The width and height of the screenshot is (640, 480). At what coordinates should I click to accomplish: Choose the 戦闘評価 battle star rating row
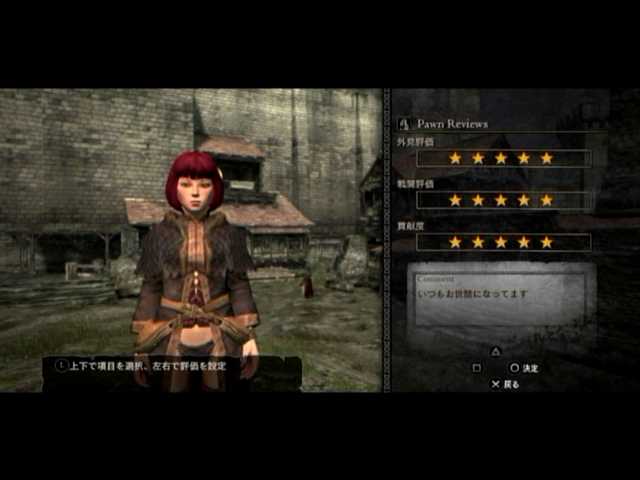pos(503,200)
